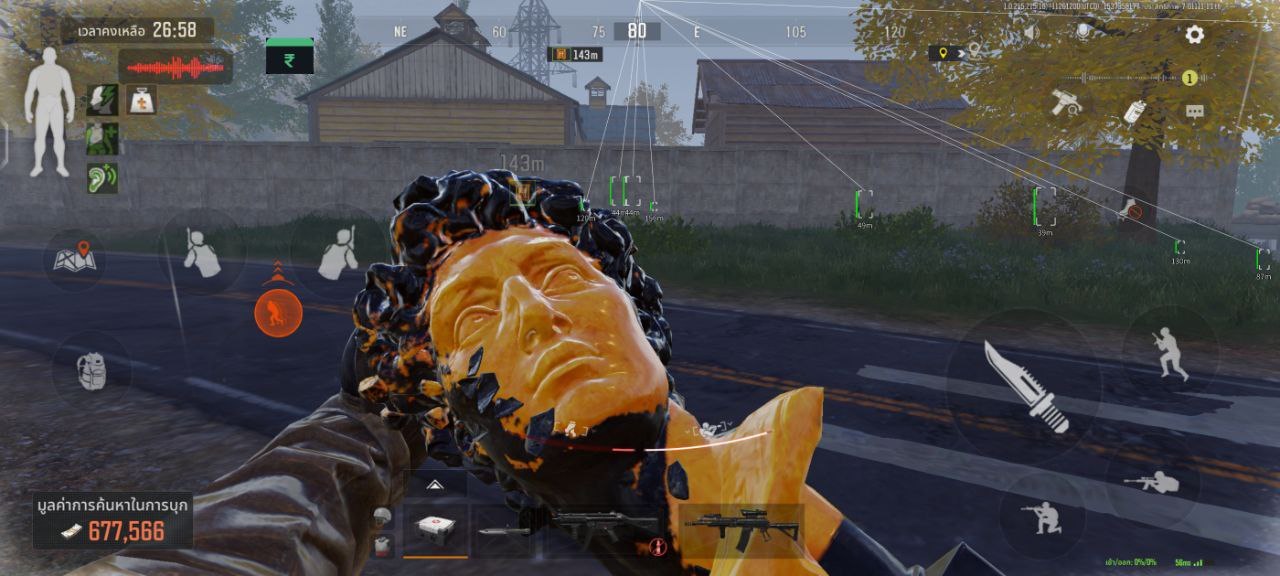Screen dimensions: 1280x576
Task: Open the backpack inventory
Action: [91, 370]
